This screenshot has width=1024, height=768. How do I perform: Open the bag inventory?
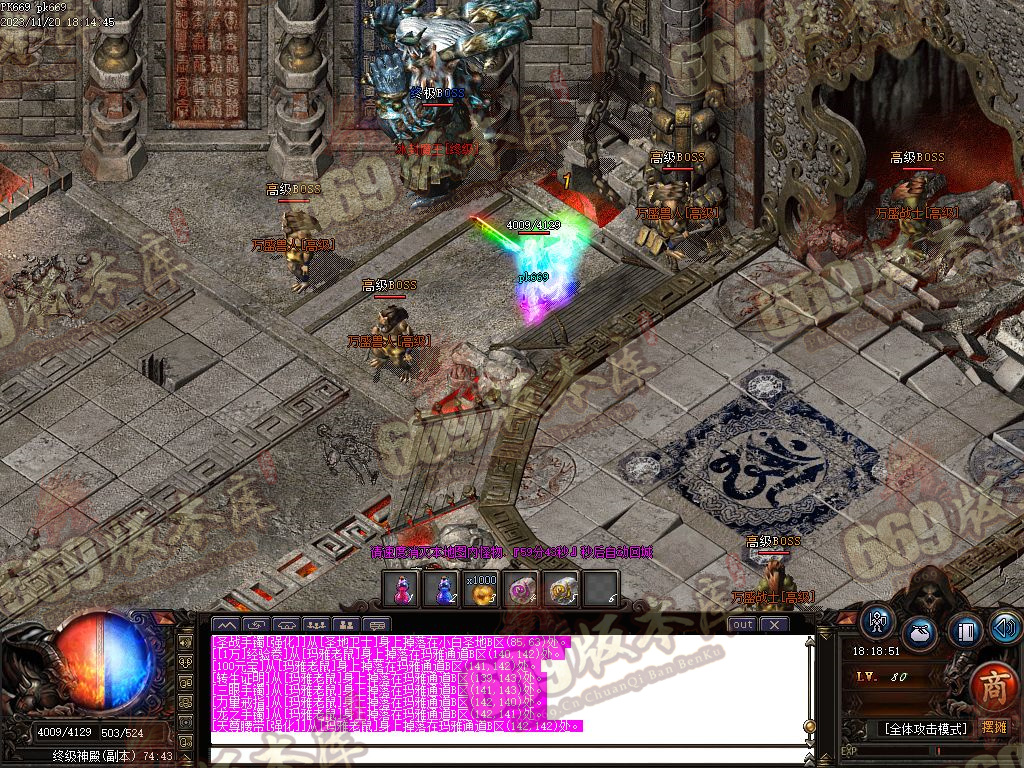click(921, 633)
